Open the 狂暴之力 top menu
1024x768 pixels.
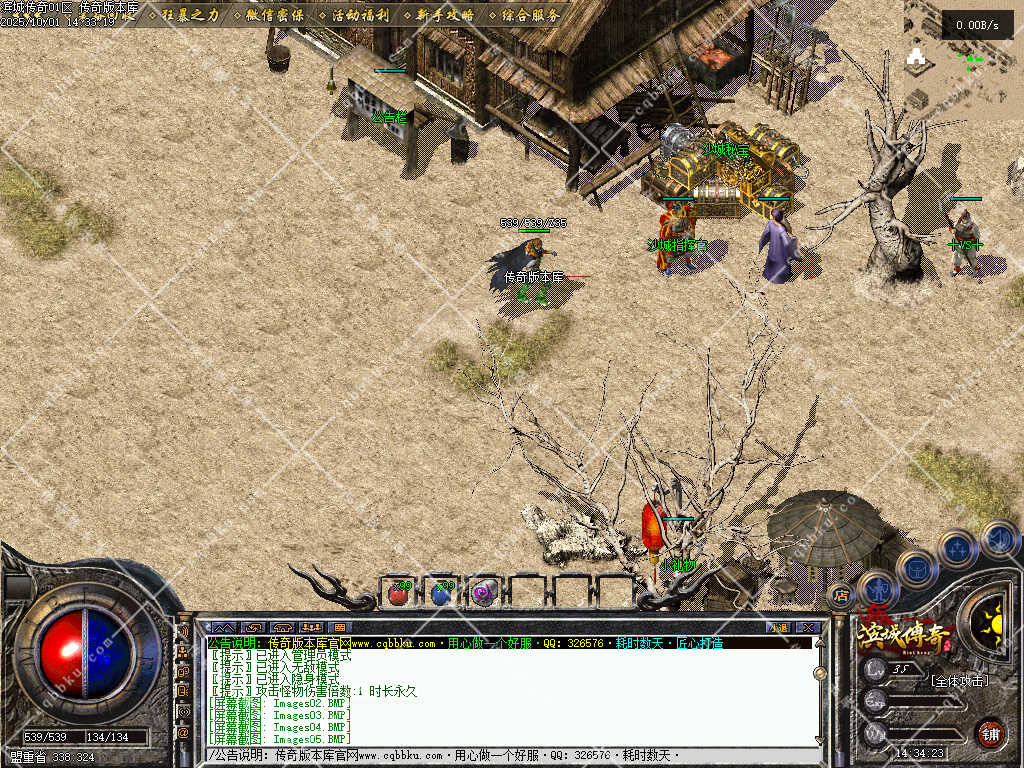tap(190, 15)
